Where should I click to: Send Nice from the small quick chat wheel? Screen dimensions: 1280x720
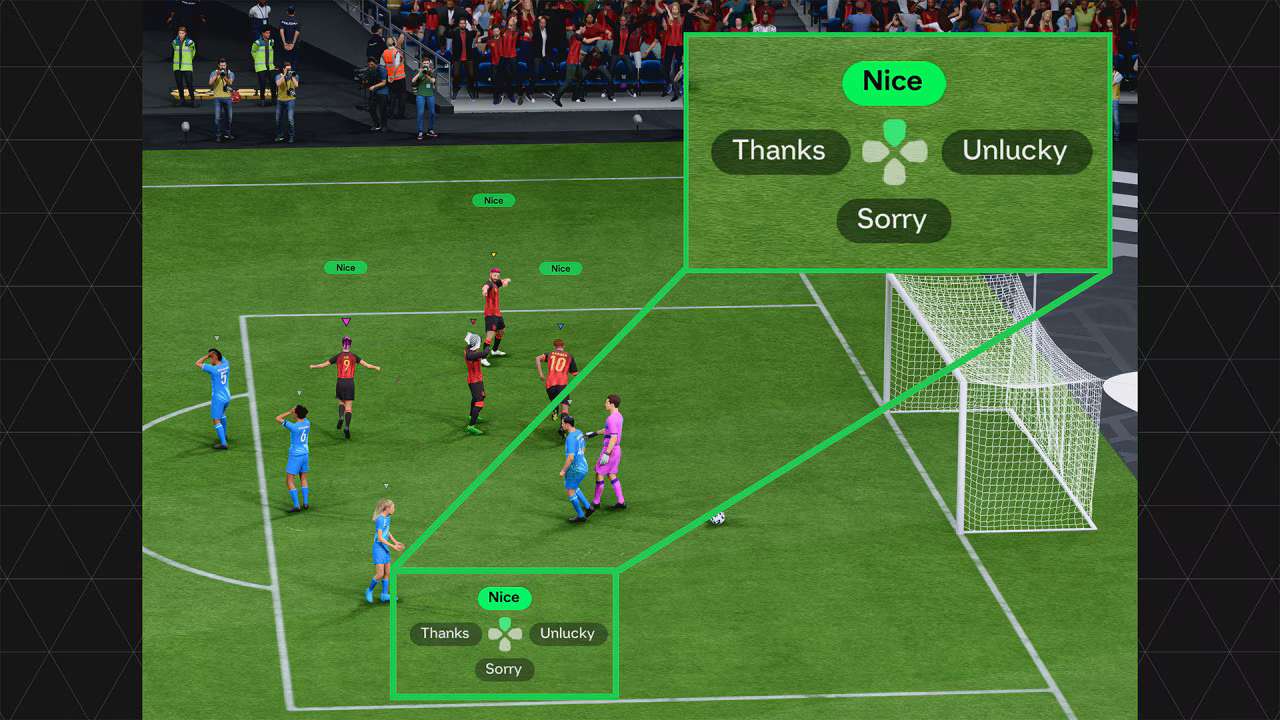(504, 598)
